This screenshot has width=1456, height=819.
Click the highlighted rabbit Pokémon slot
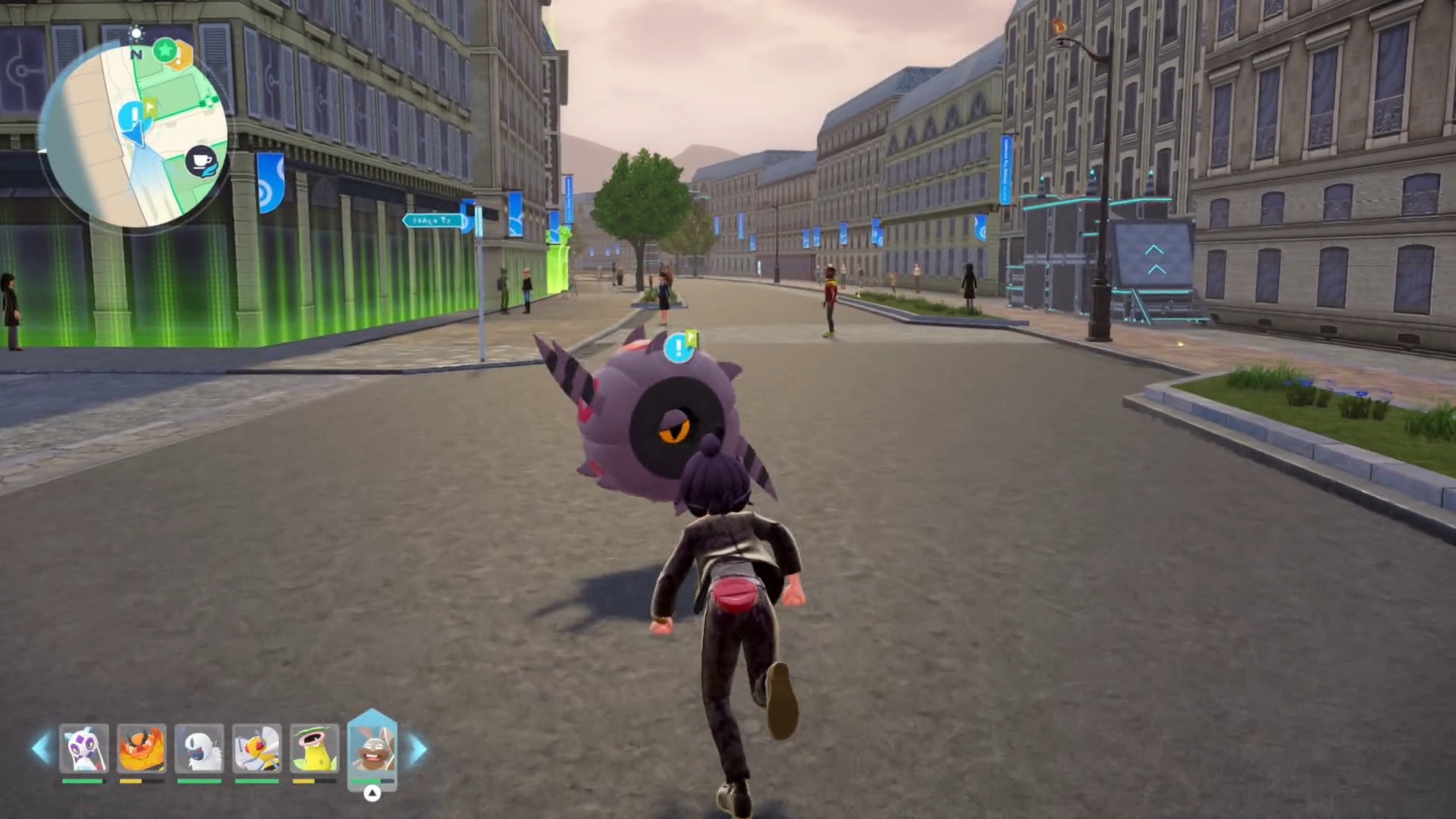pyautogui.click(x=372, y=748)
